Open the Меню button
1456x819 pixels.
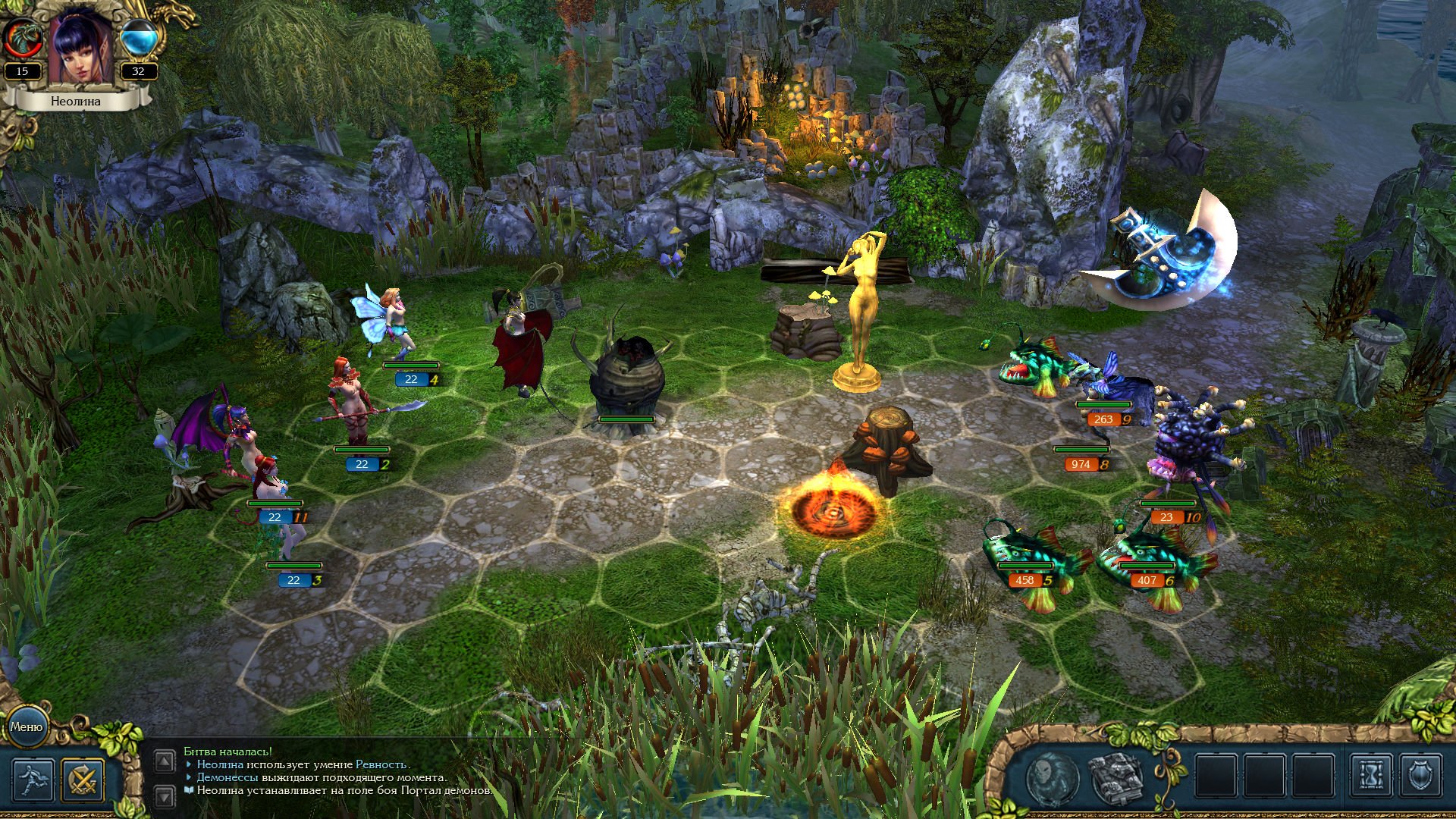(27, 726)
